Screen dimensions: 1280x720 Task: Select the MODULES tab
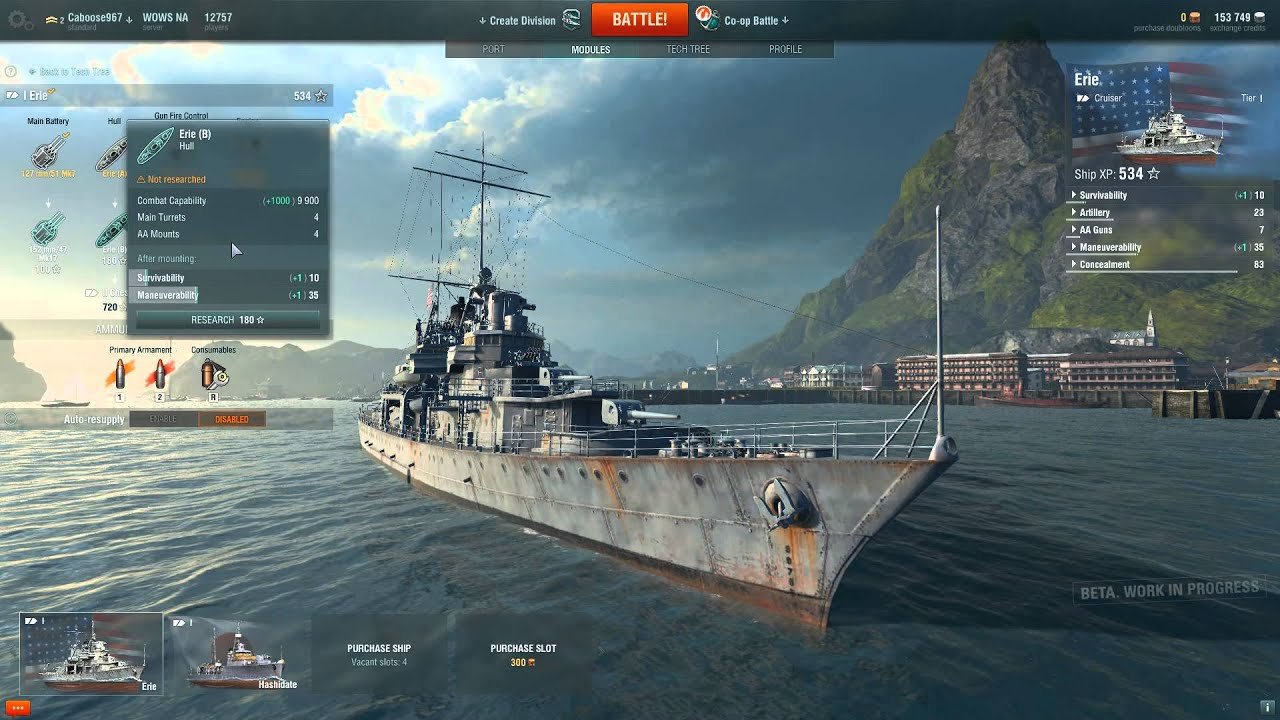tap(590, 49)
